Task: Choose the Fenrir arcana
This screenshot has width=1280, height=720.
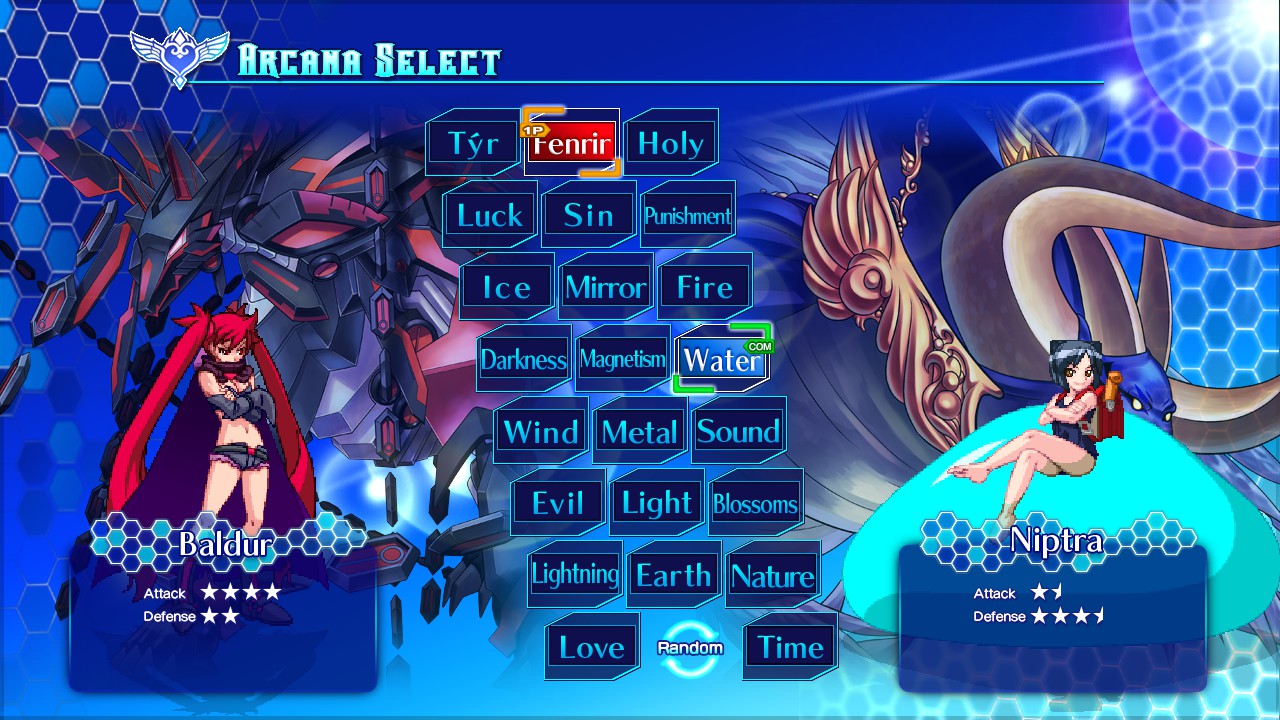Action: pos(571,143)
